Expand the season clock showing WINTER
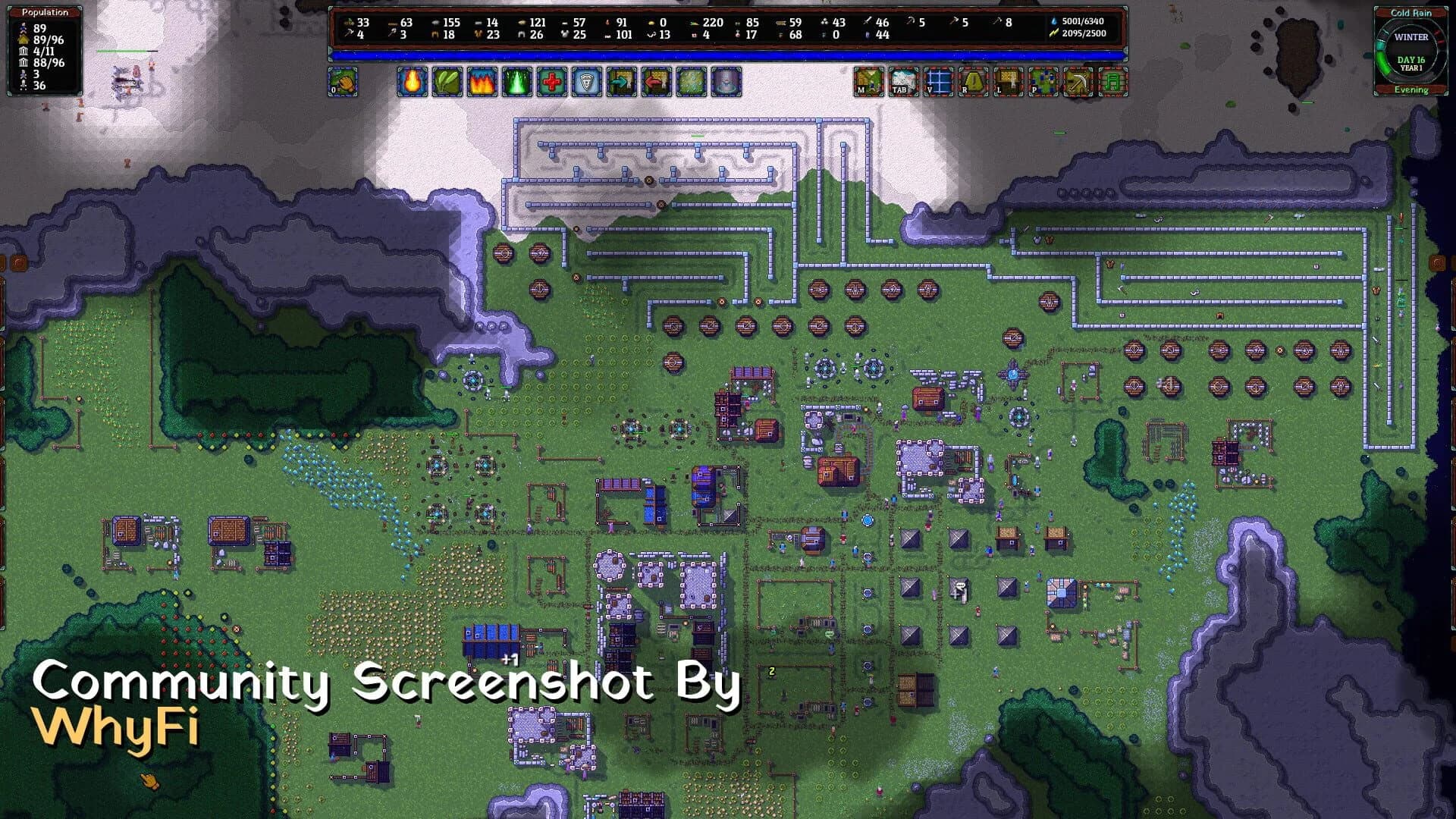Image resolution: width=1456 pixels, height=819 pixels. coord(1412,36)
